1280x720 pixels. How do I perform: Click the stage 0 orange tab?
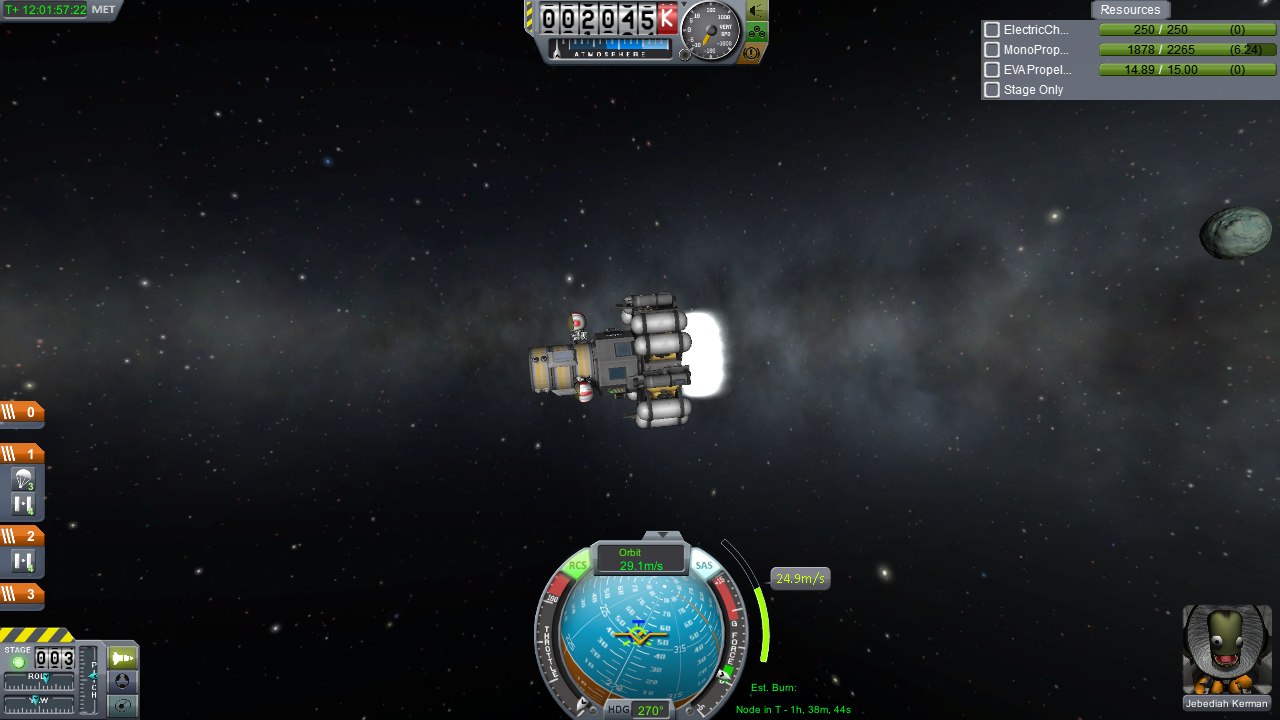tap(22, 412)
